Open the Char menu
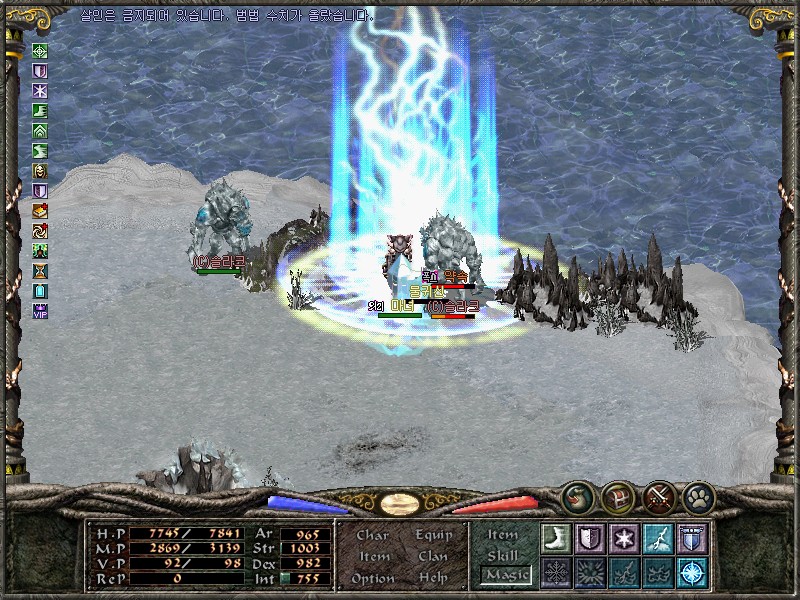Viewport: 800px width, 600px height. coord(373,535)
